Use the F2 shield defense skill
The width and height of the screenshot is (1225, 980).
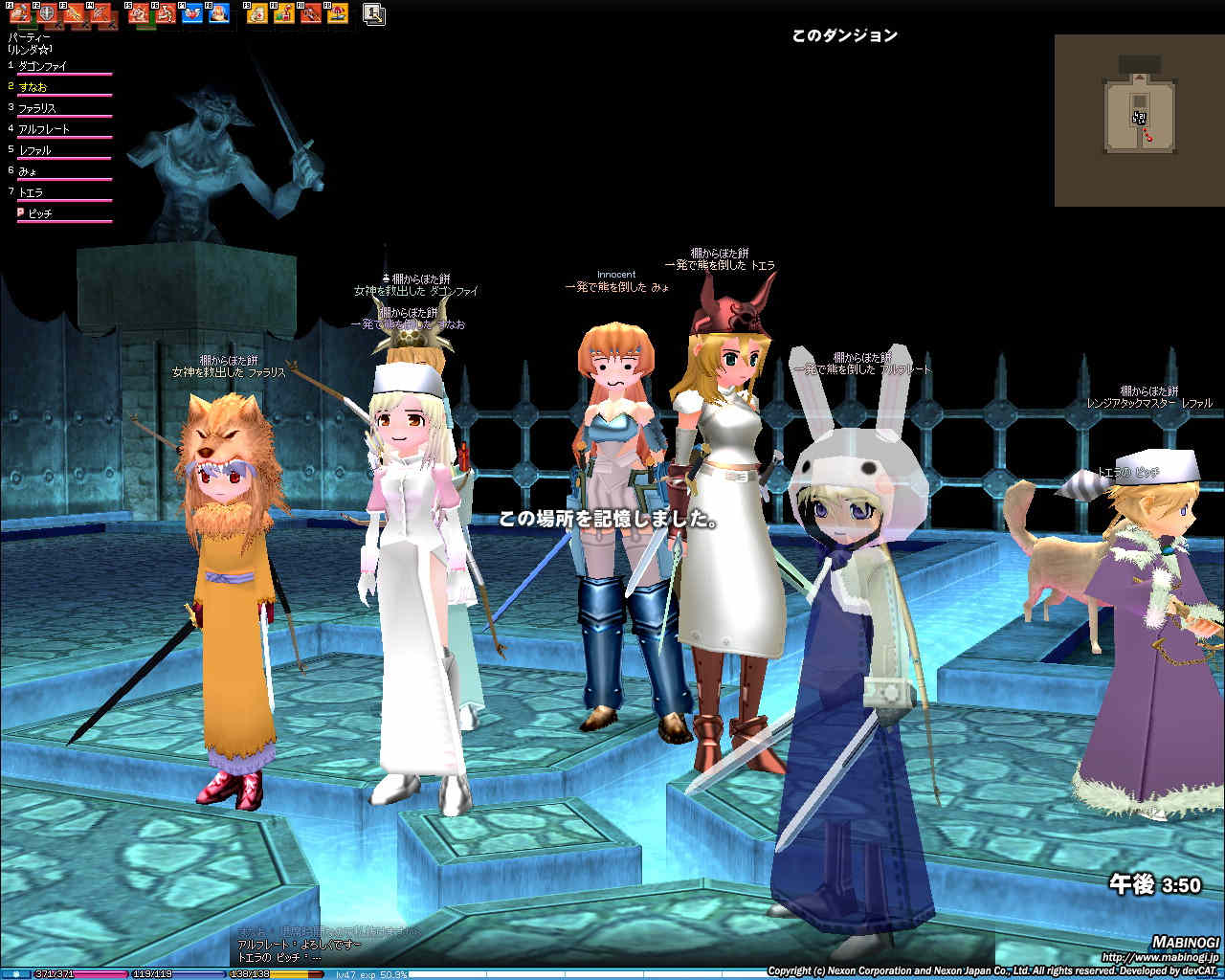pyautogui.click(x=45, y=13)
